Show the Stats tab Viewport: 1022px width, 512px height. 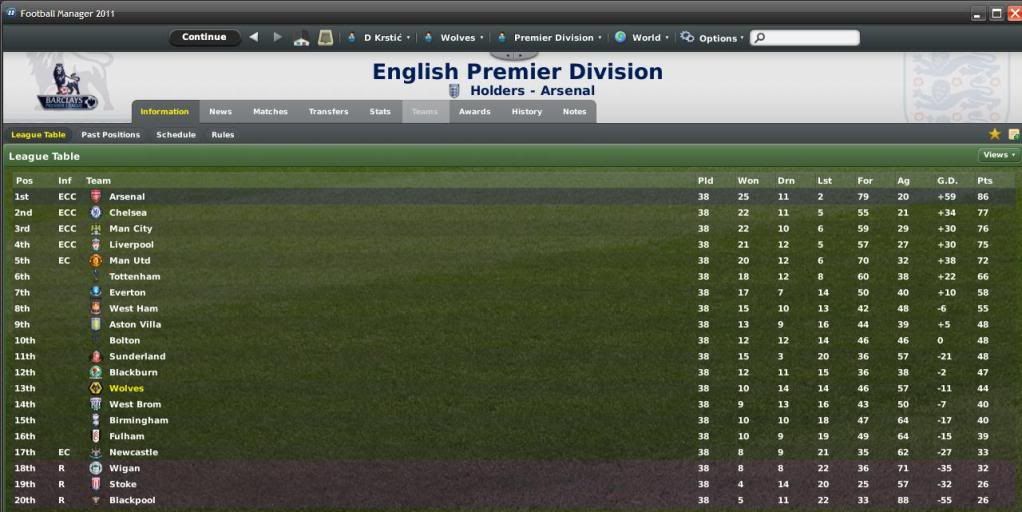click(380, 112)
